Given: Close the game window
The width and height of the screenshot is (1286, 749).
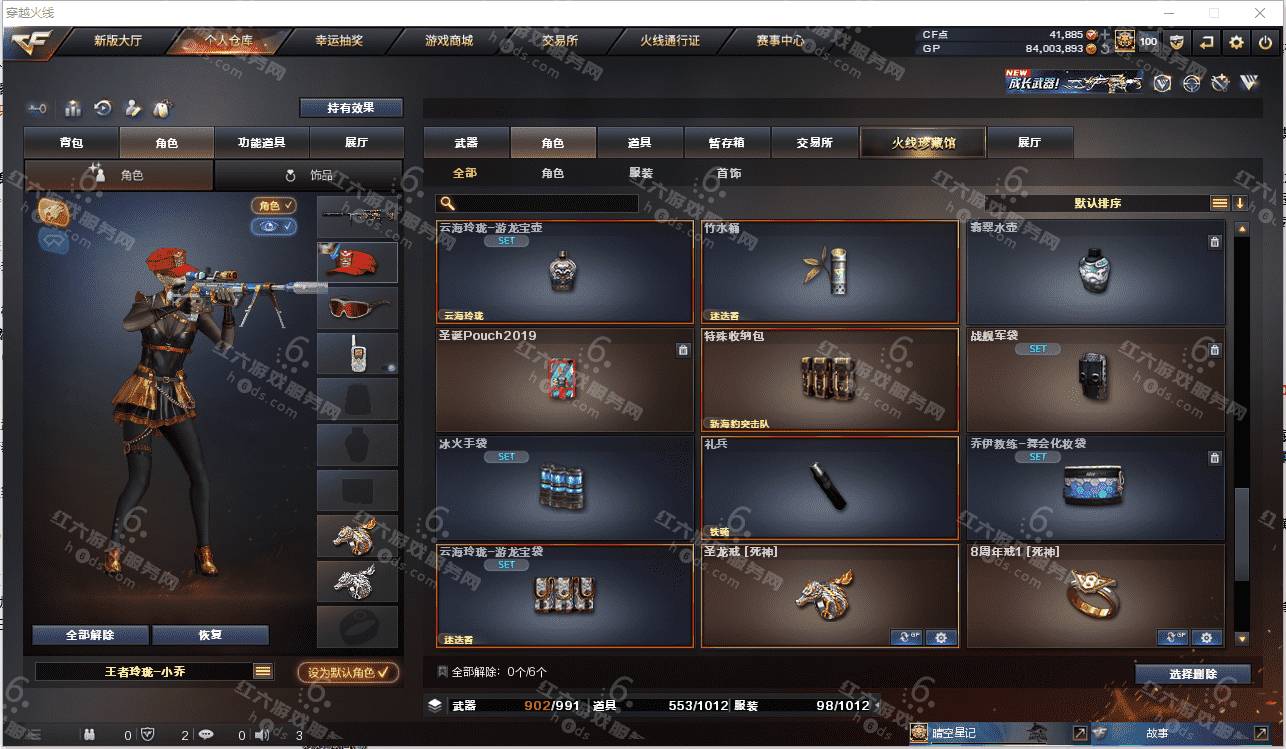Looking at the screenshot, I should [1259, 13].
